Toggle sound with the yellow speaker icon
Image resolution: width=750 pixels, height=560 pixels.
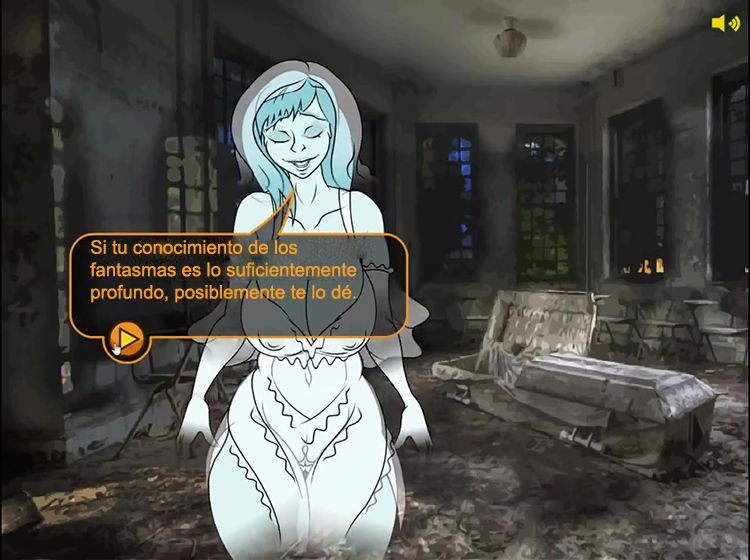coord(724,23)
